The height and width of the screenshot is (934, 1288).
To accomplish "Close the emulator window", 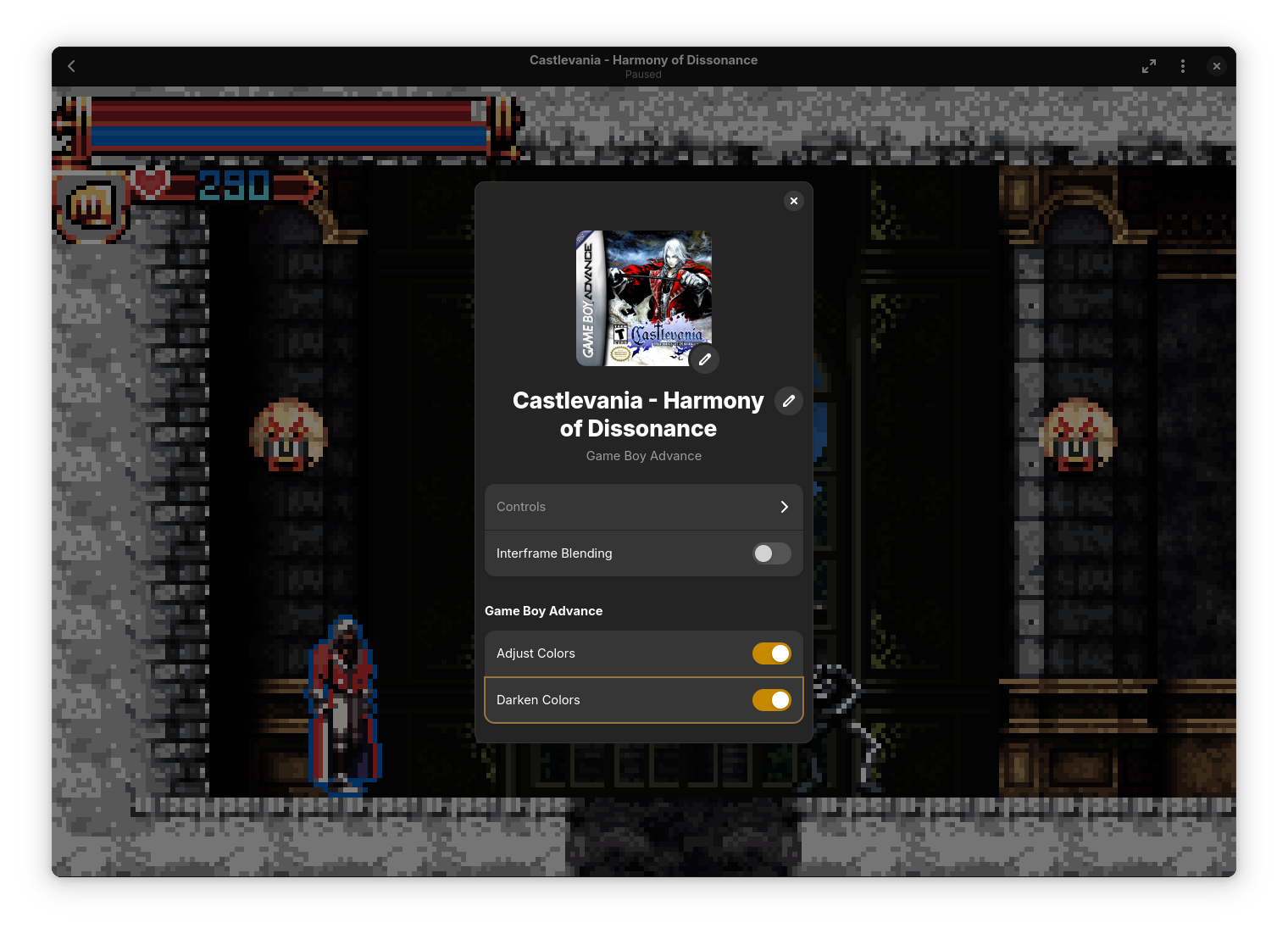I will (1217, 65).
